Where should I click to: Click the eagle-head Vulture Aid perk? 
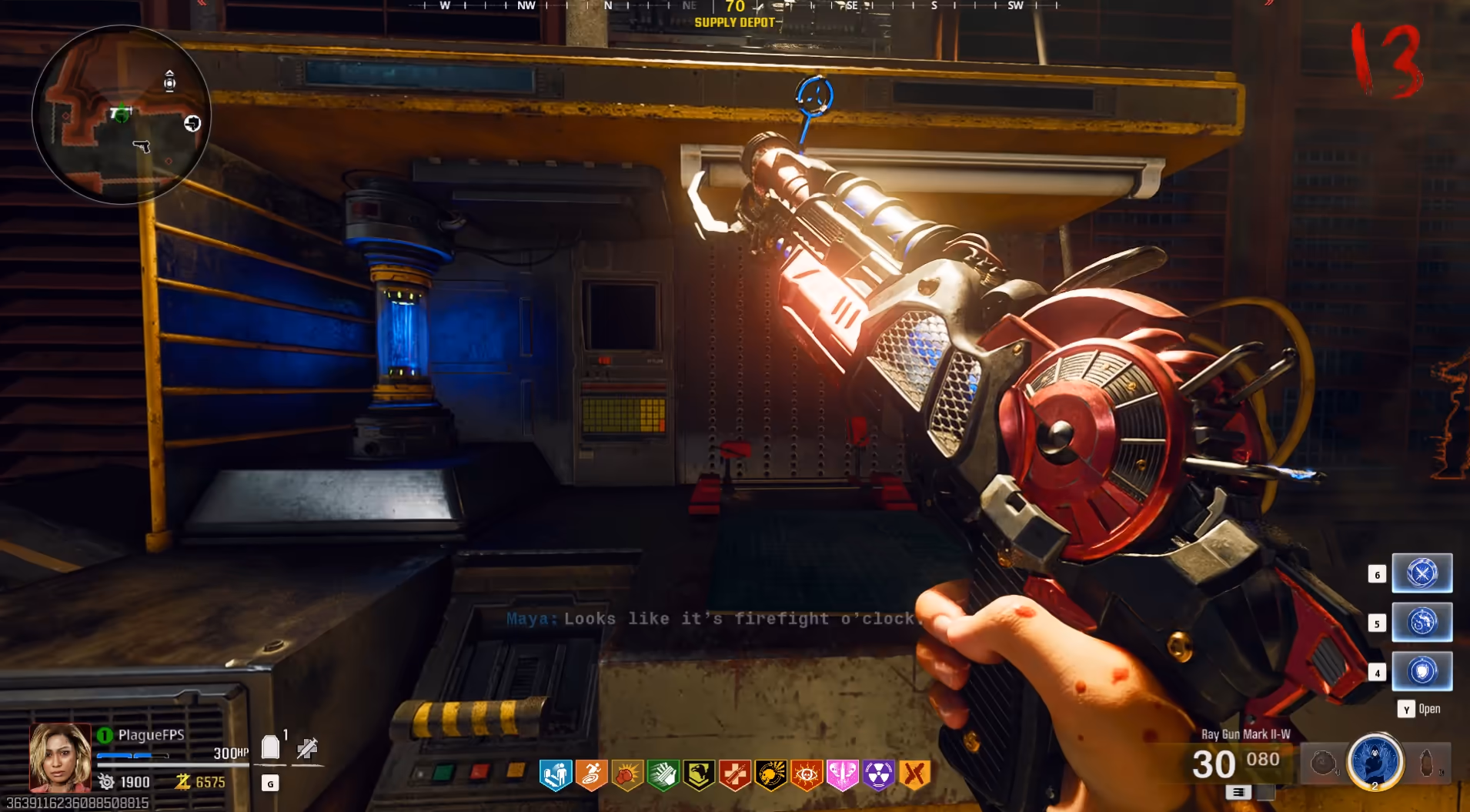[x=699, y=775]
